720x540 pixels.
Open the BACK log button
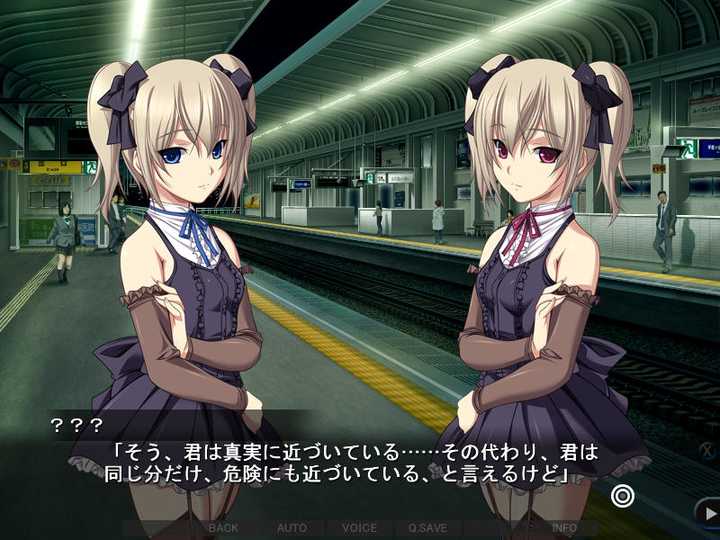click(224, 528)
